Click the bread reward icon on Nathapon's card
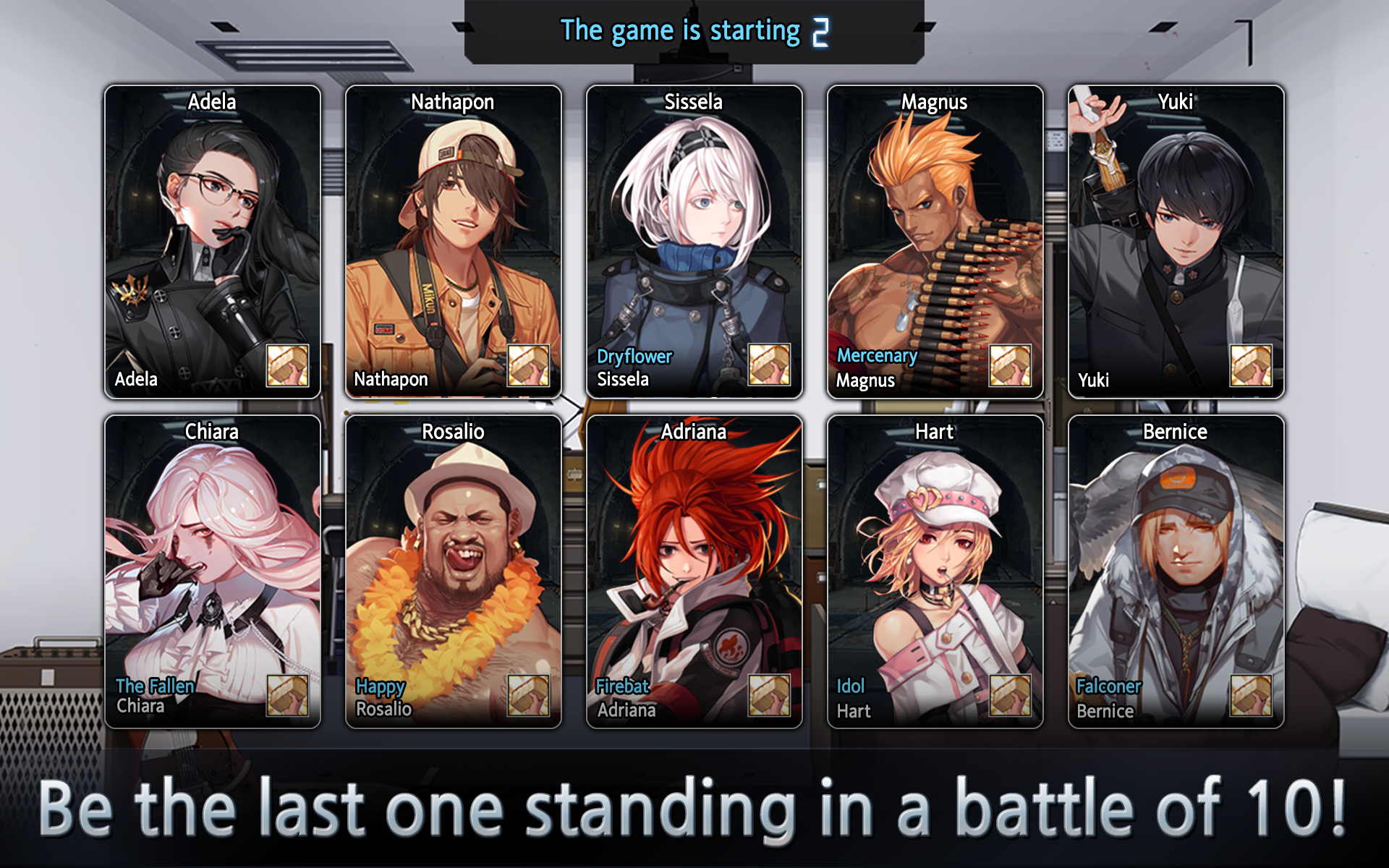Screen dimensions: 1389x868 coord(530,367)
